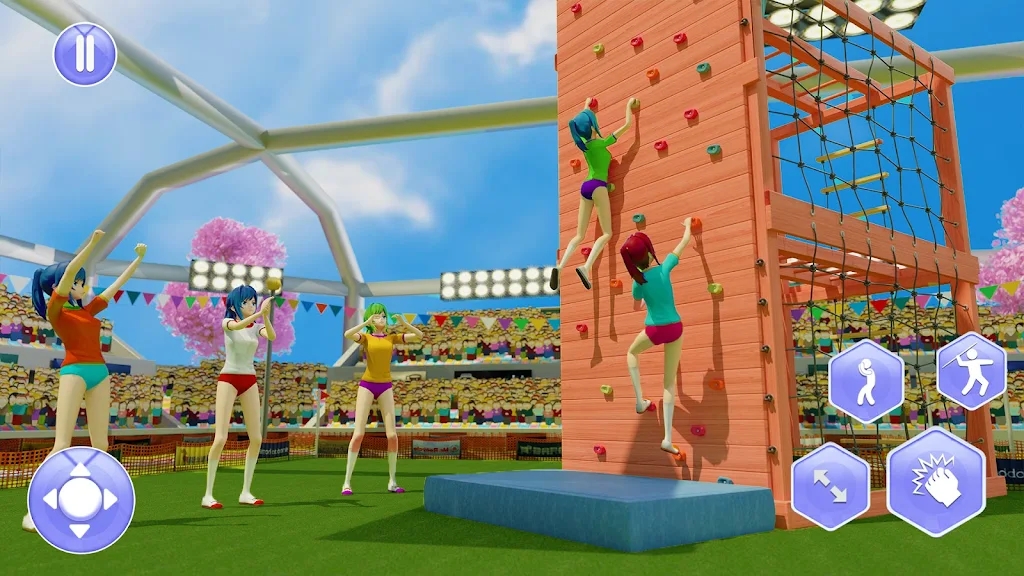Use the standing figure pose action
1024x576 pixels.
pyautogui.click(x=866, y=381)
